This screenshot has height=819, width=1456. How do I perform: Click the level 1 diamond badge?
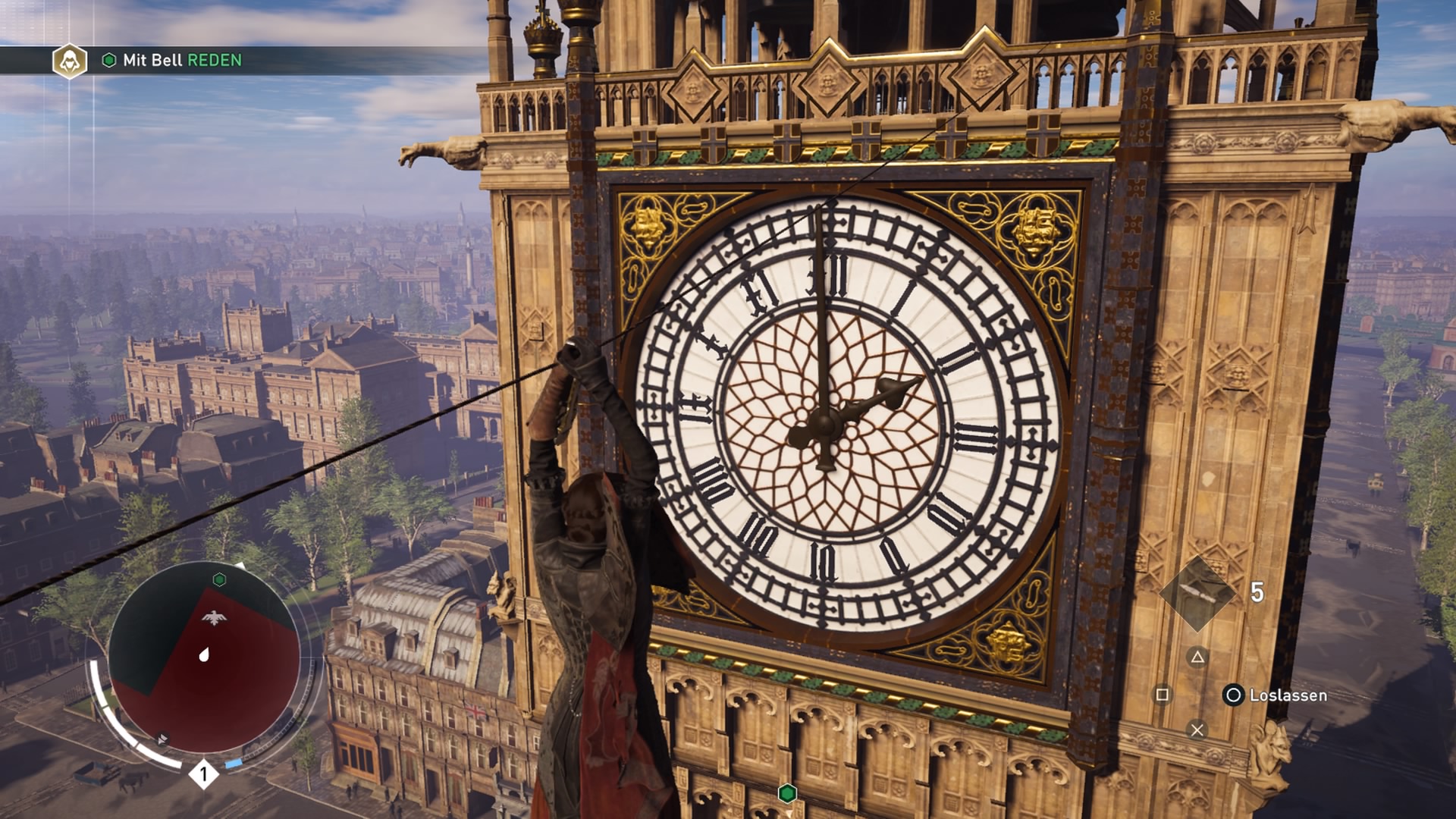tap(203, 774)
